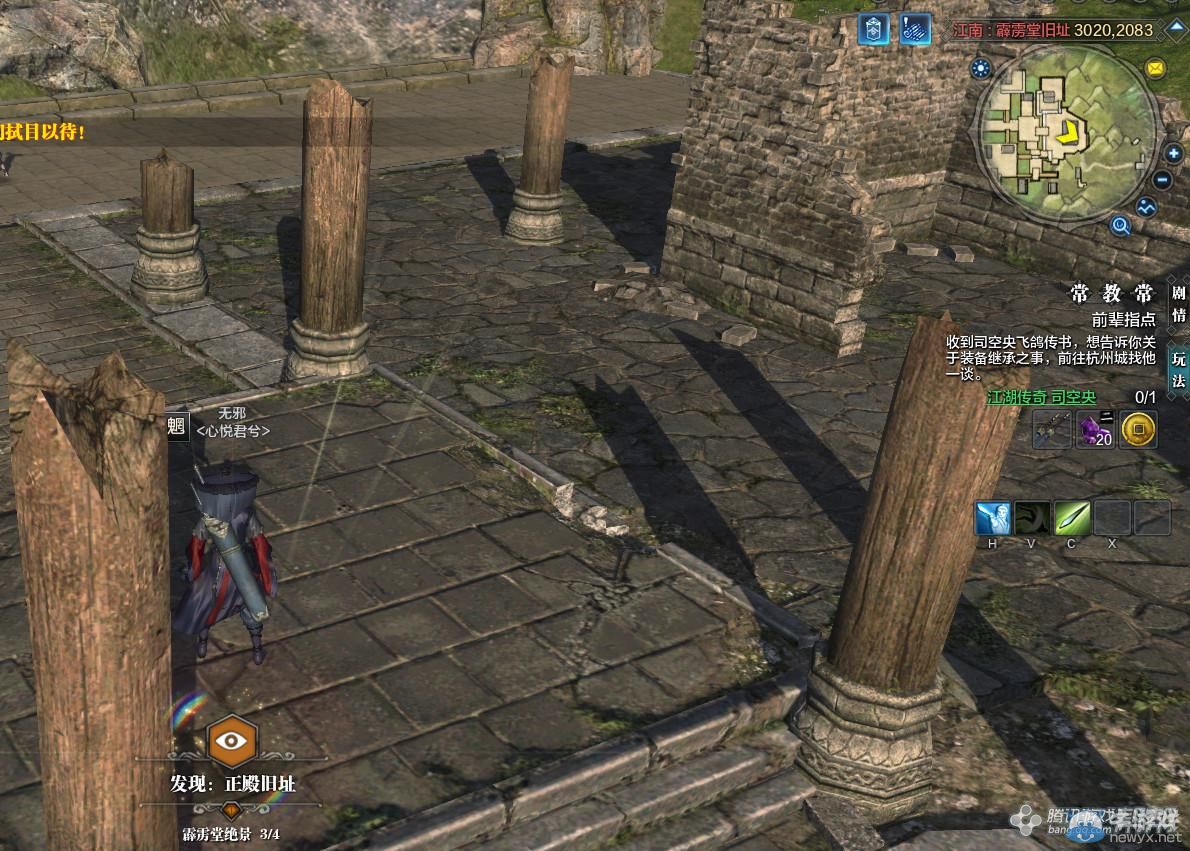Activate the blue figure skill on H
1190x851 pixels.
[993, 519]
